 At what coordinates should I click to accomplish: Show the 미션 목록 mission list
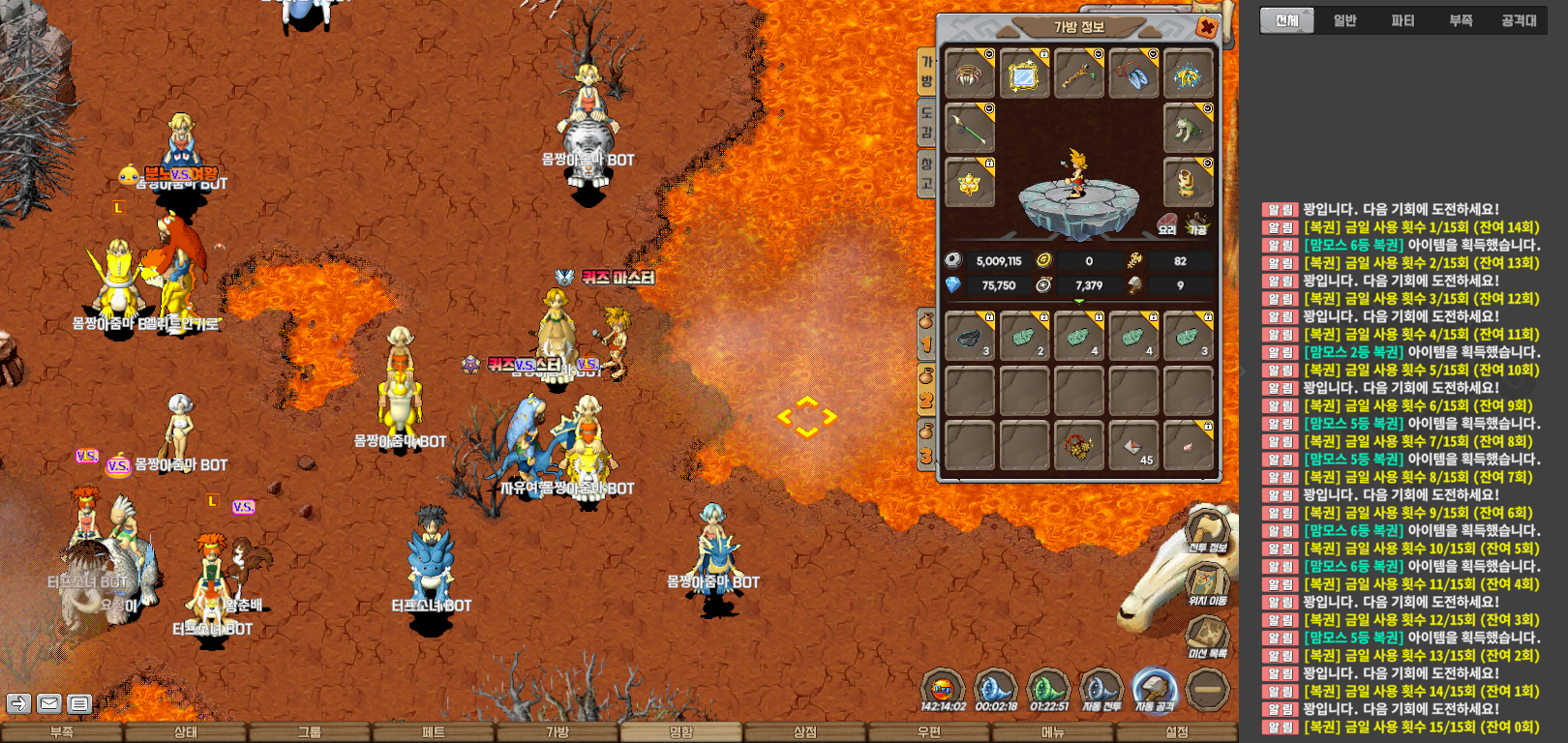pyautogui.click(x=1207, y=637)
